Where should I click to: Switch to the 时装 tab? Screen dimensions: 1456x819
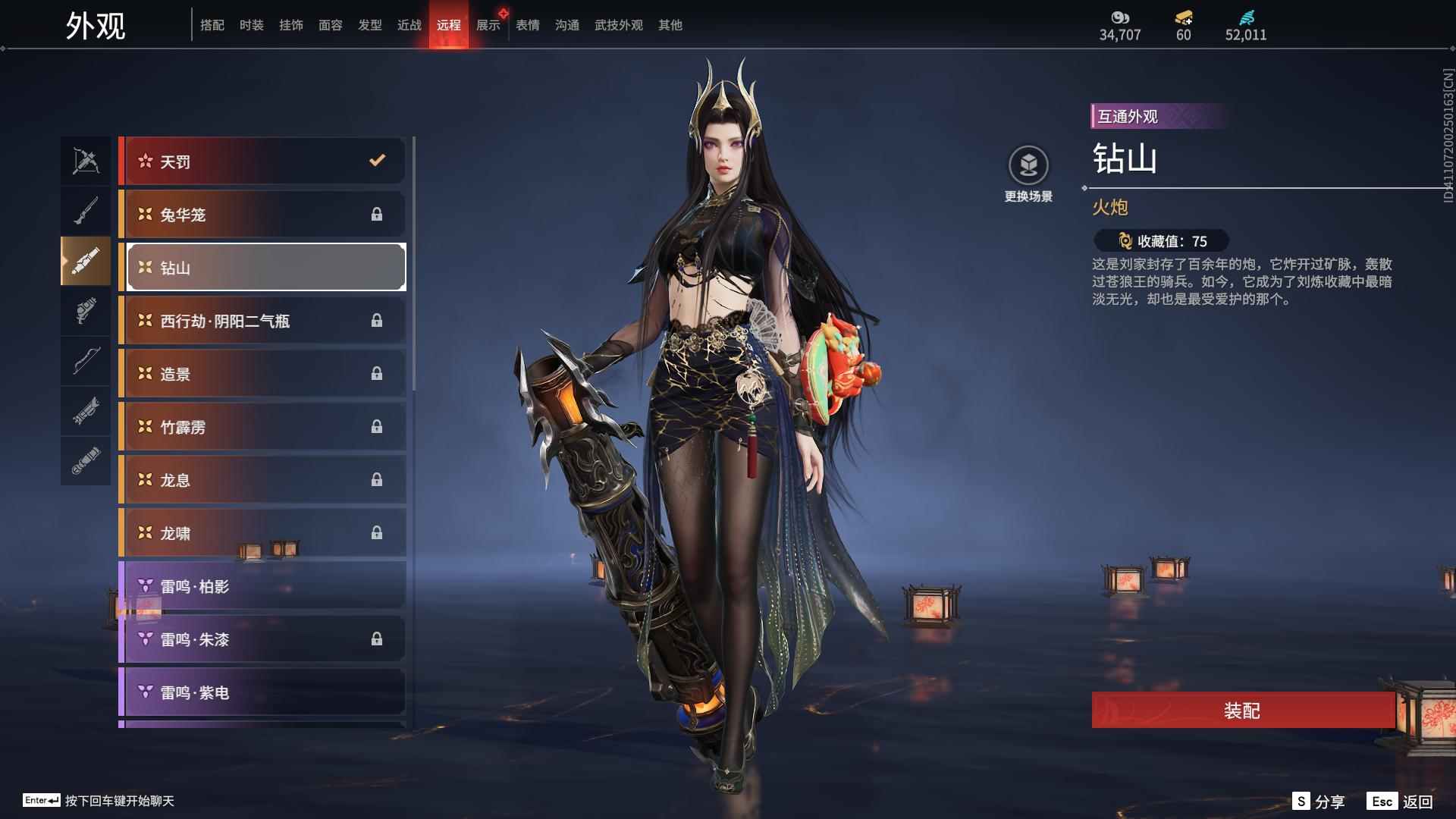pyautogui.click(x=251, y=25)
